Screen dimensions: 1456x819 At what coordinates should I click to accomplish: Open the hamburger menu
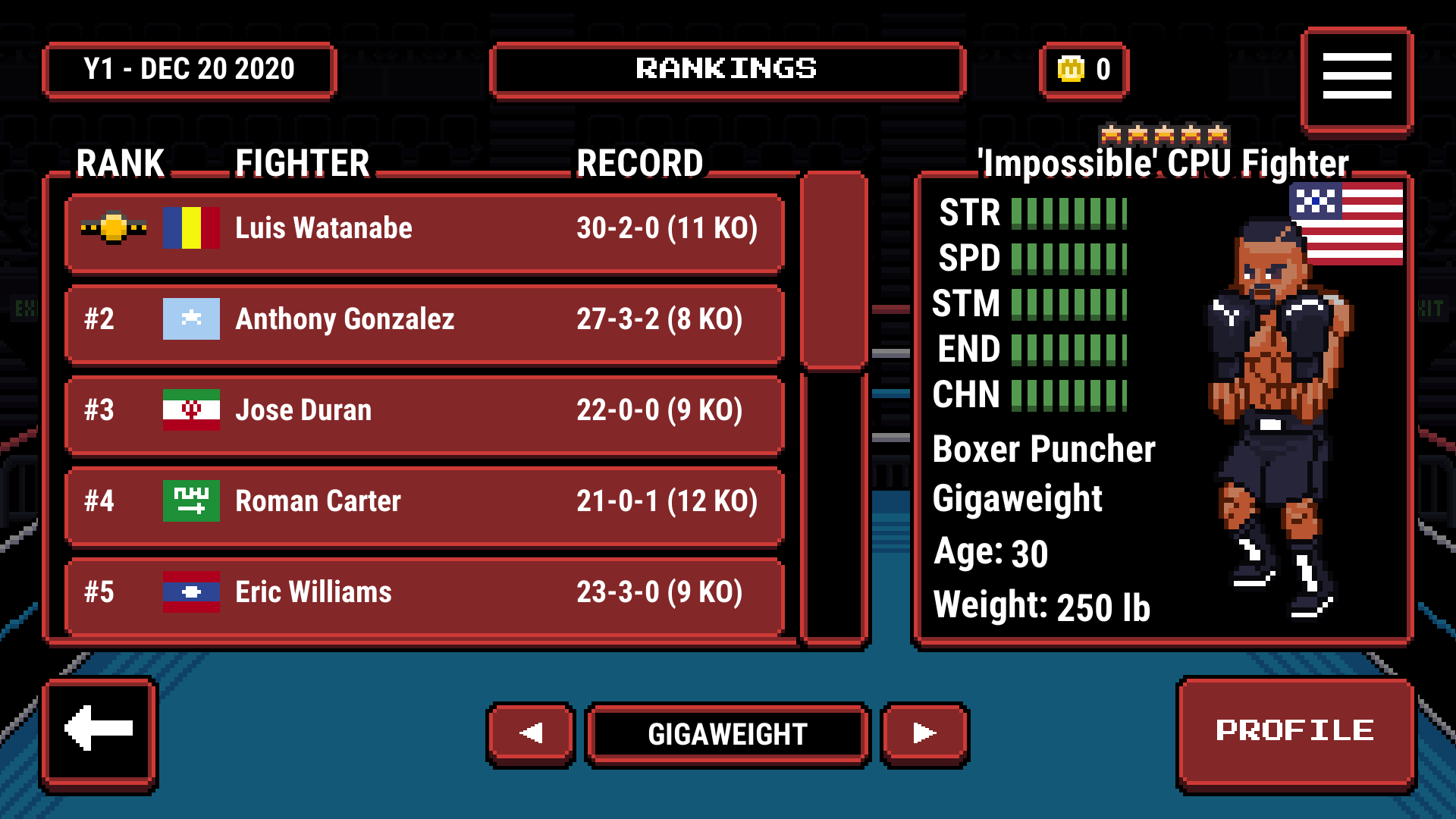tap(1357, 75)
